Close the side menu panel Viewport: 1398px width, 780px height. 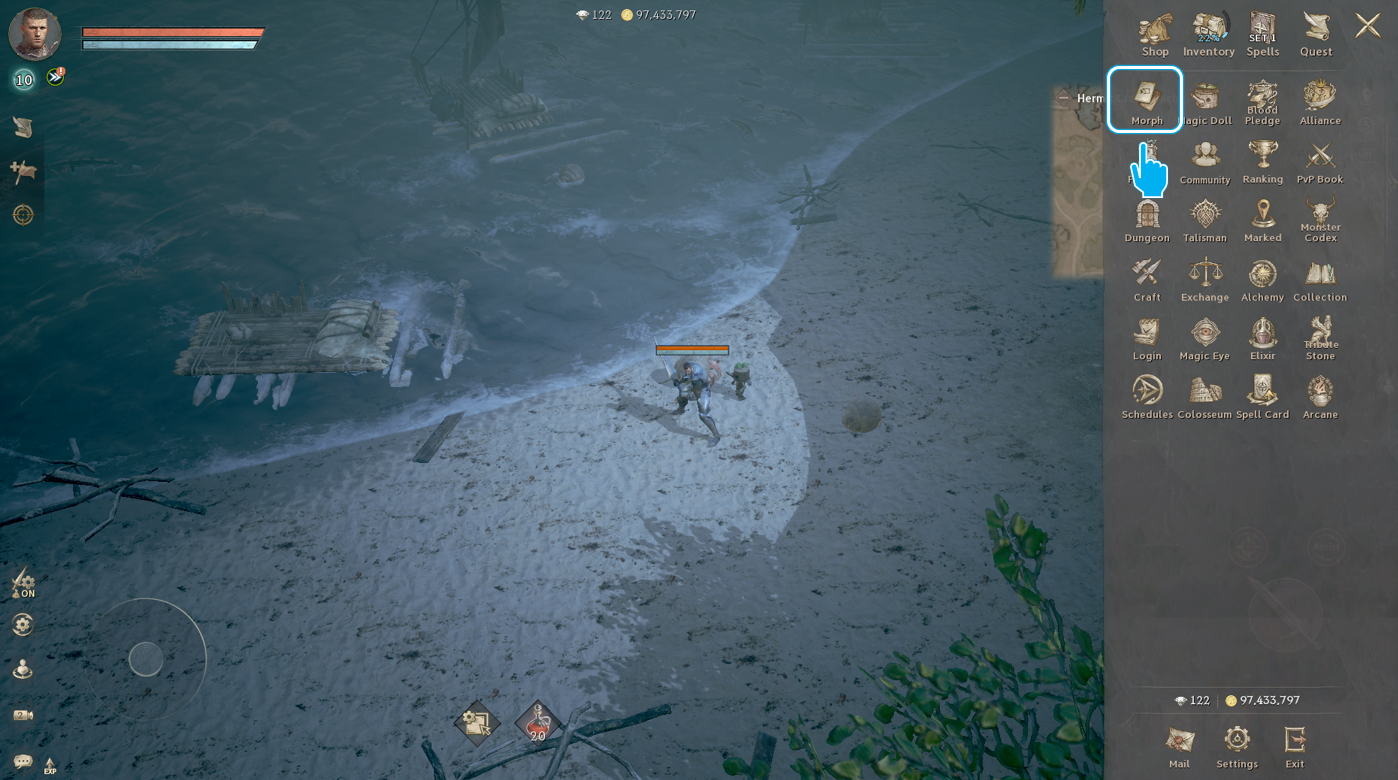[x=1367, y=26]
